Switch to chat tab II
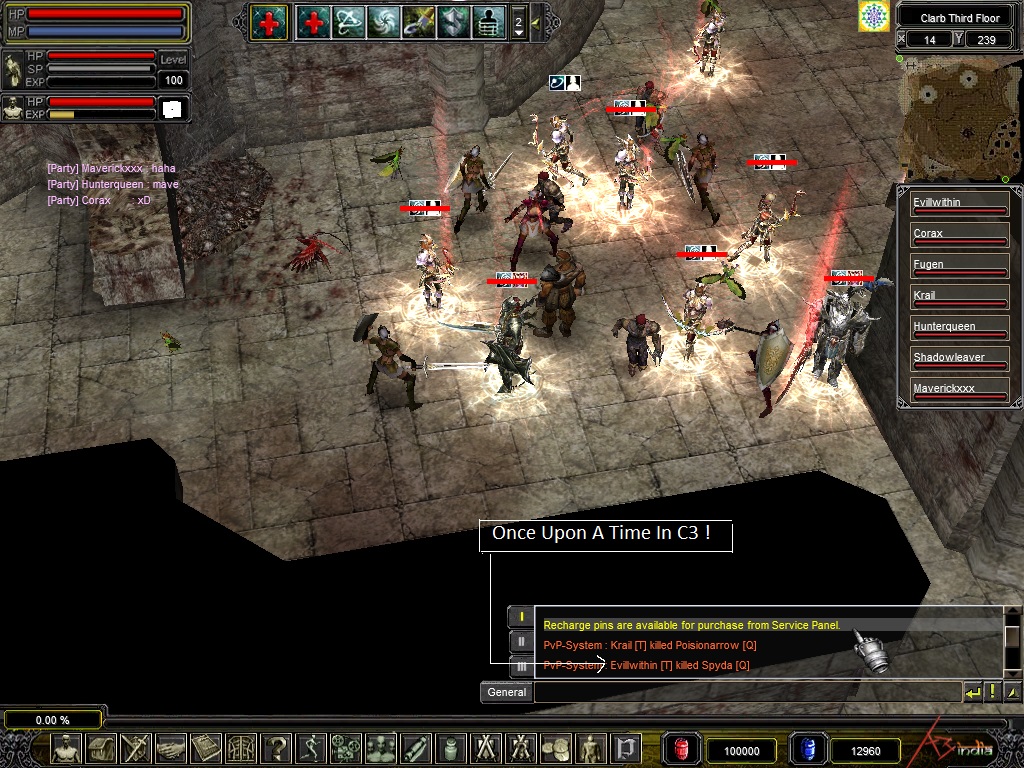 521,641
